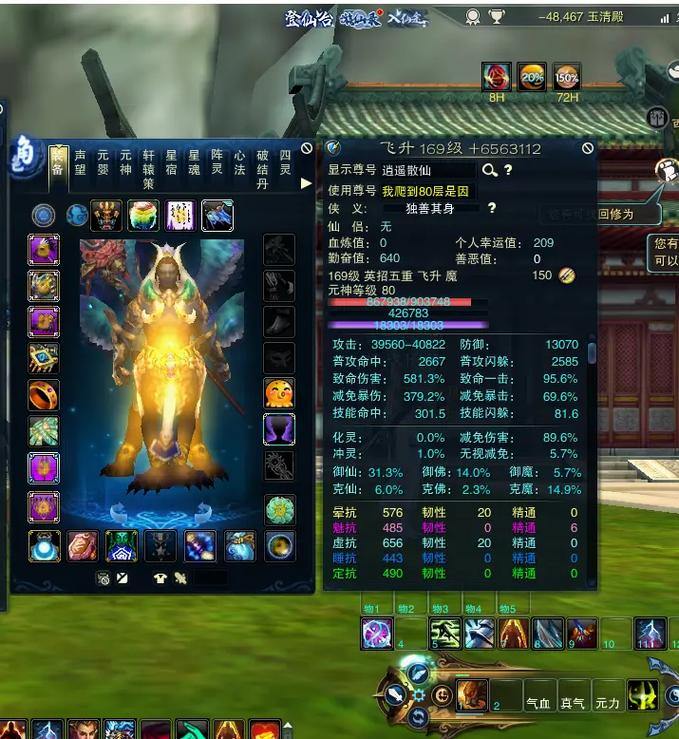
Task: Close the 飞升 attributes panel
Action: pyautogui.click(x=588, y=148)
